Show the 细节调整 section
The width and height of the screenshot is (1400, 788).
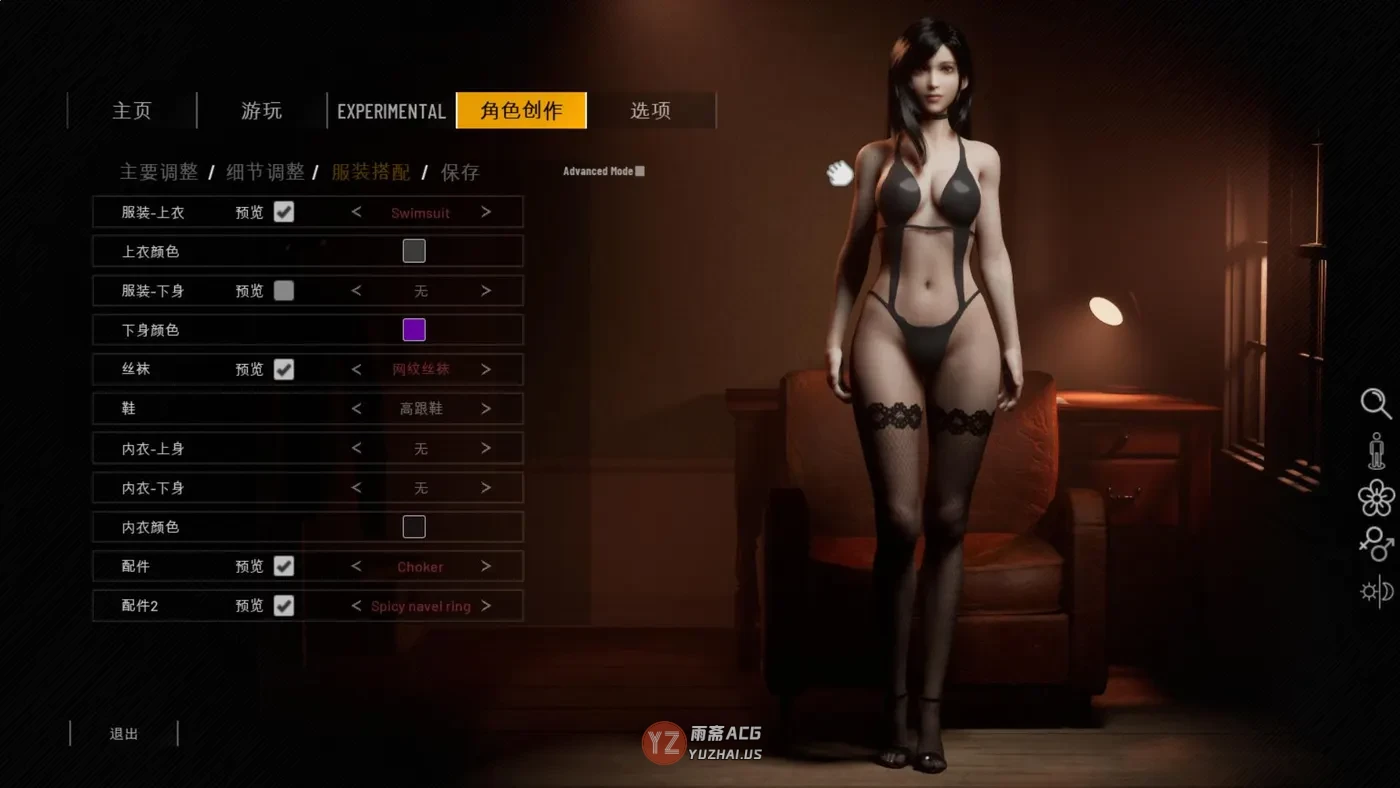pyautogui.click(x=265, y=172)
